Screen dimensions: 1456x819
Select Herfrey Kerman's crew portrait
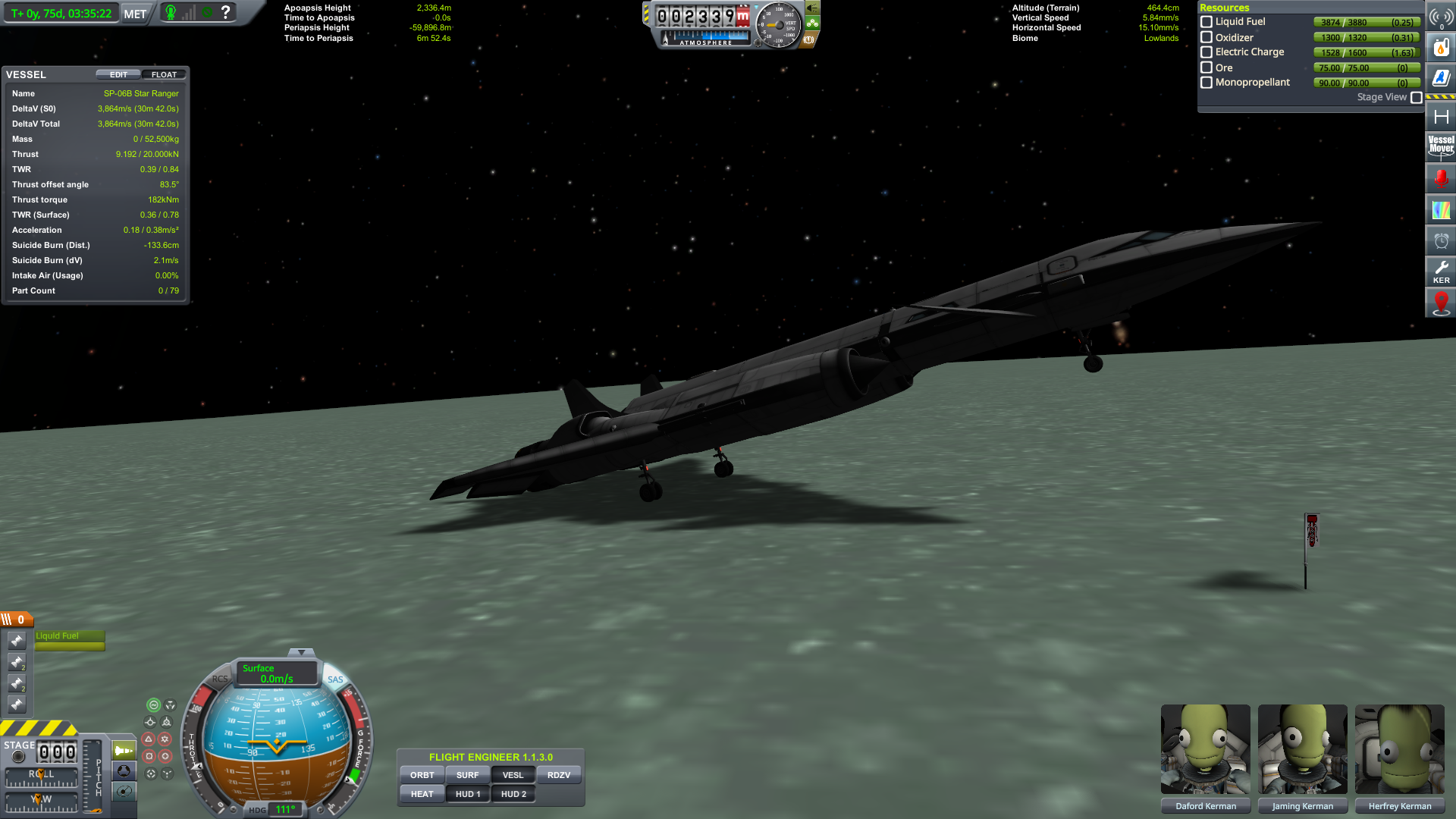pyautogui.click(x=1399, y=749)
